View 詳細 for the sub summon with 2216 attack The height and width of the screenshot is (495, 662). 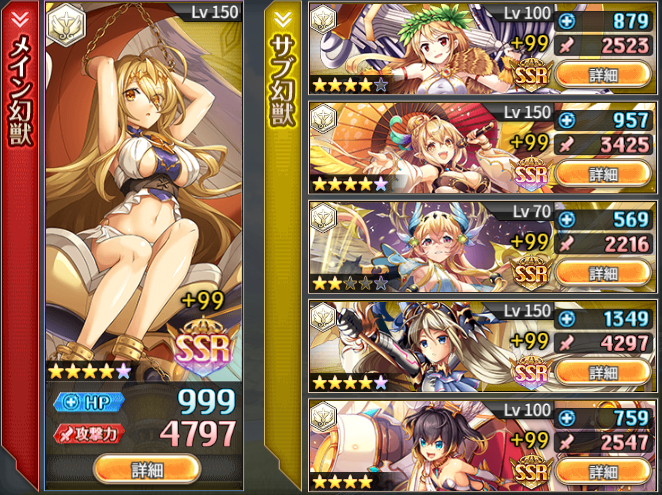603,272
